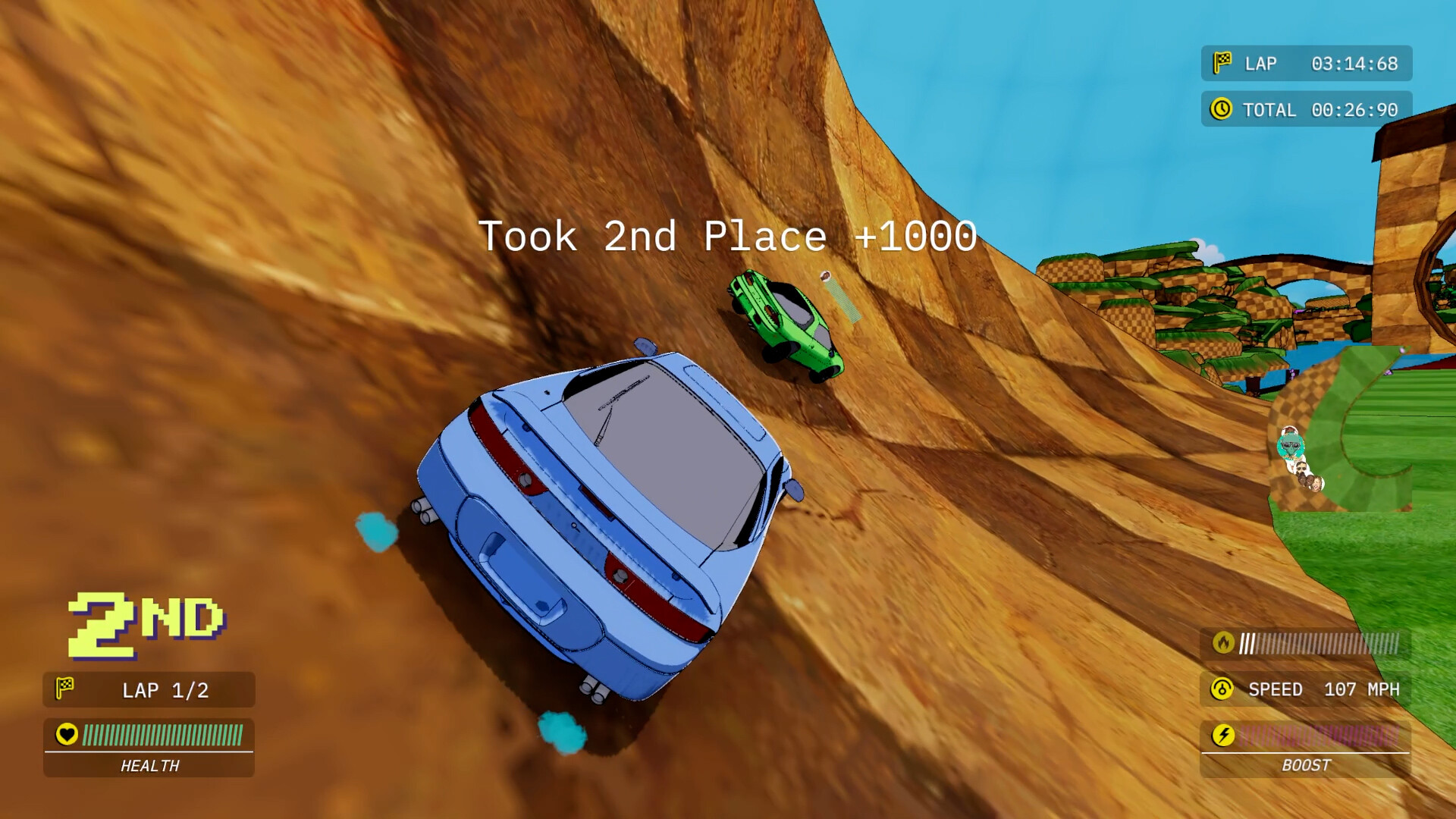Open the LAP 1/2 counter panel
The width and height of the screenshot is (1456, 819).
(148, 689)
